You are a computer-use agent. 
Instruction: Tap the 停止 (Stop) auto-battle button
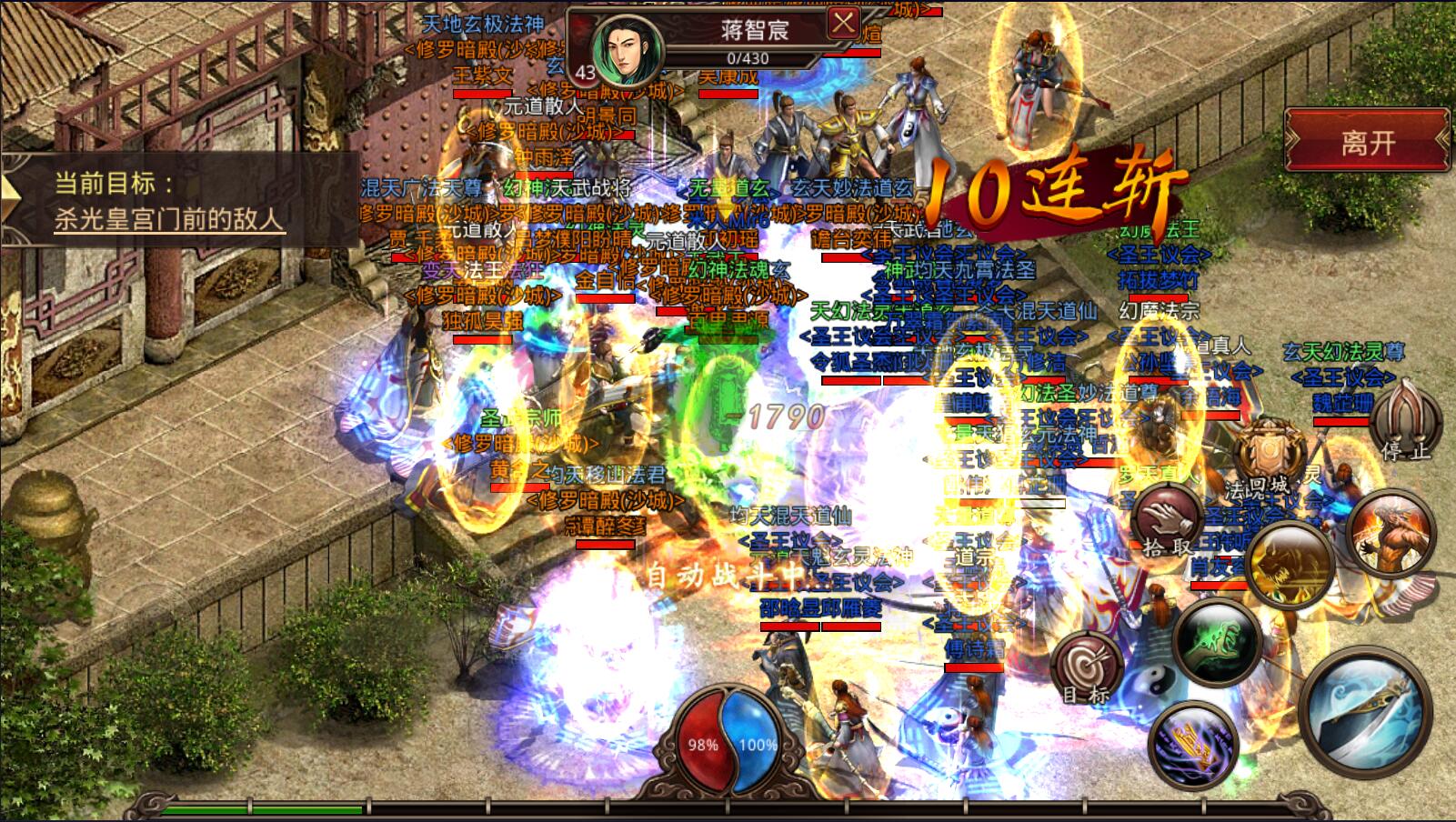[1405, 418]
